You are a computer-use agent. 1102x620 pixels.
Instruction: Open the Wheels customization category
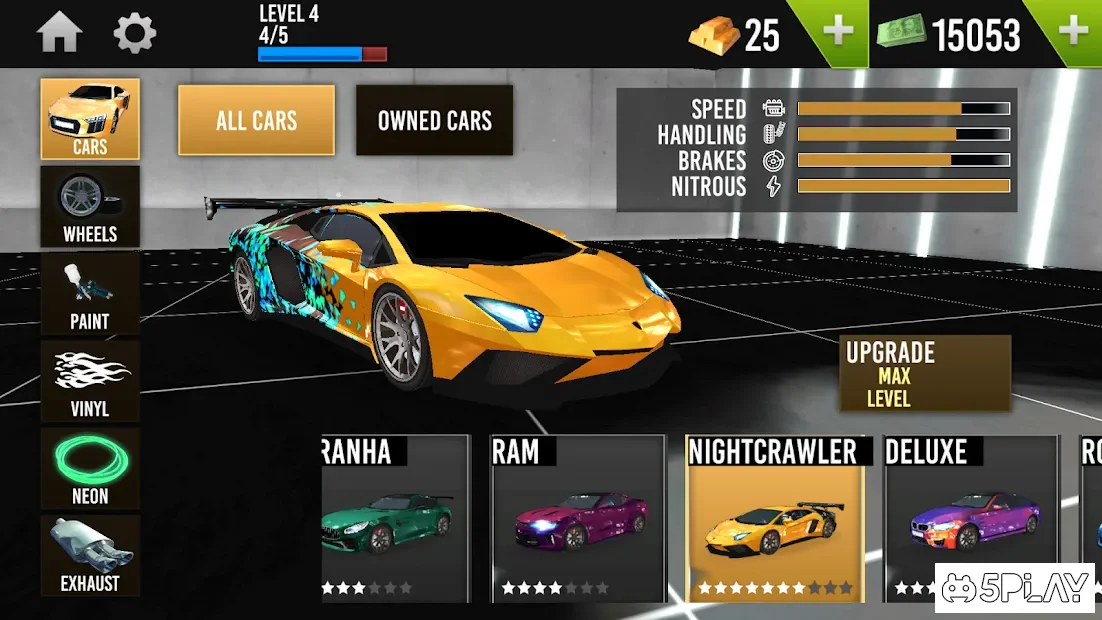(x=90, y=207)
